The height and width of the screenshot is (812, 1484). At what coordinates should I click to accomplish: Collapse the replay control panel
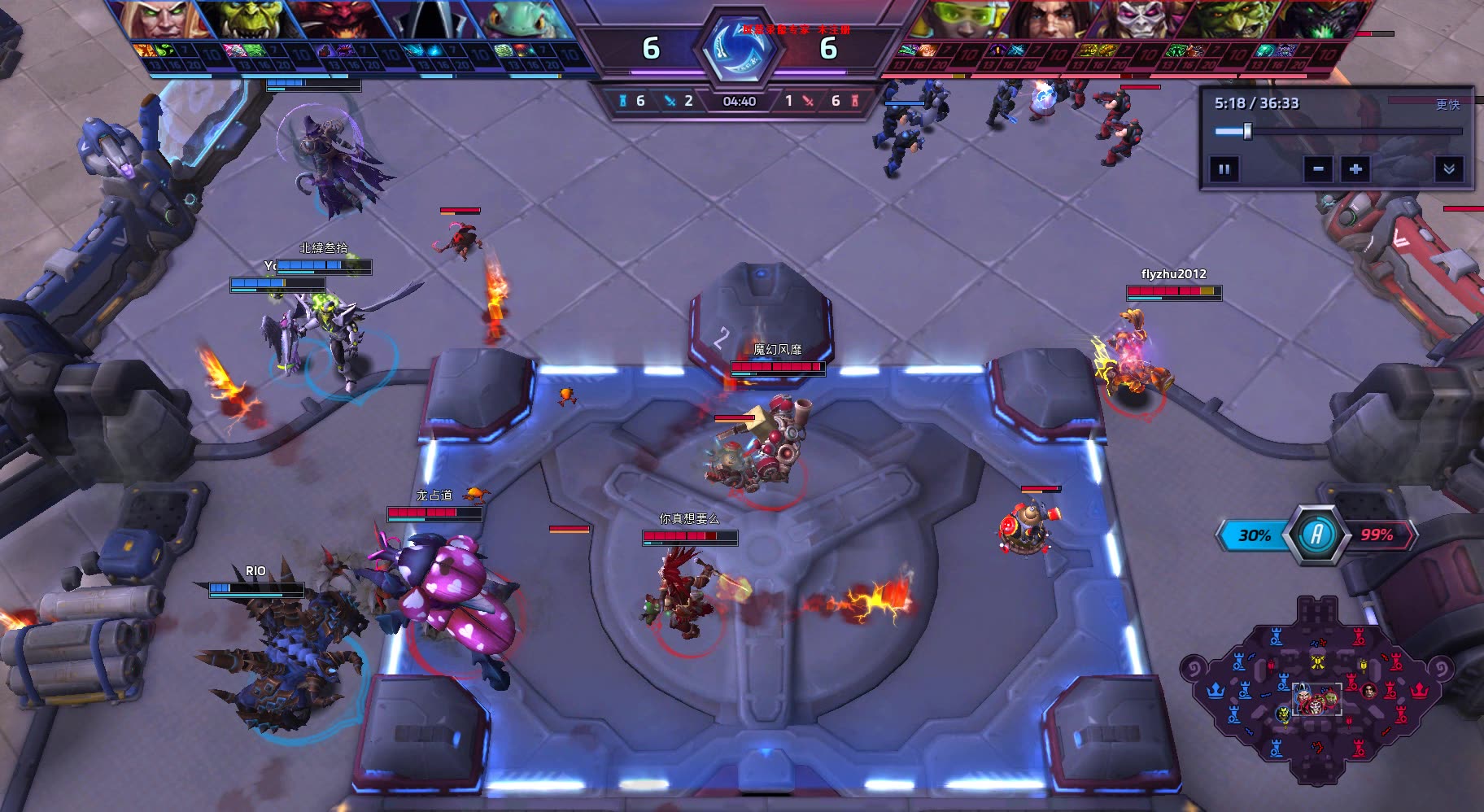click(1448, 169)
